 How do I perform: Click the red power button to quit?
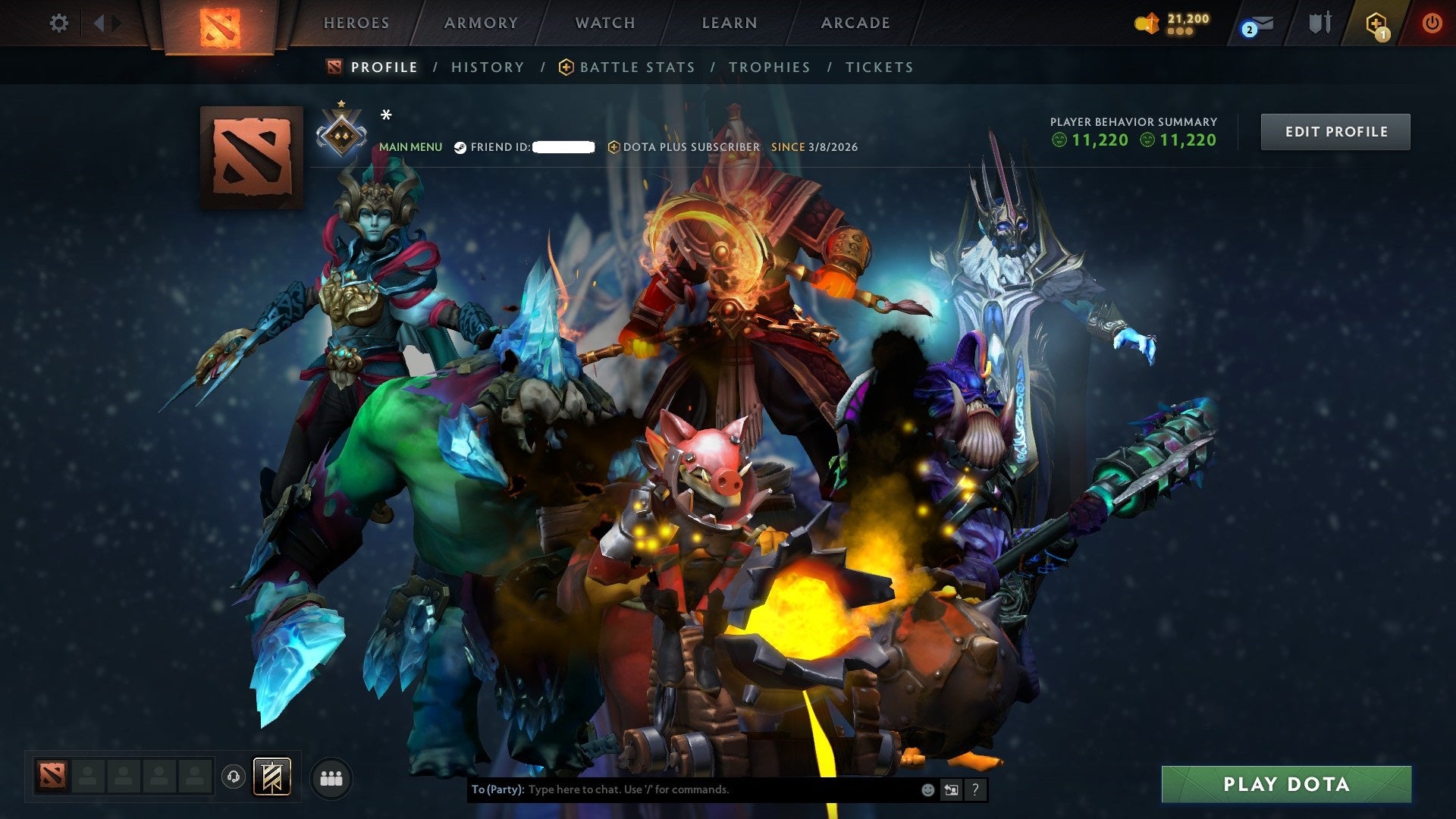click(1433, 23)
